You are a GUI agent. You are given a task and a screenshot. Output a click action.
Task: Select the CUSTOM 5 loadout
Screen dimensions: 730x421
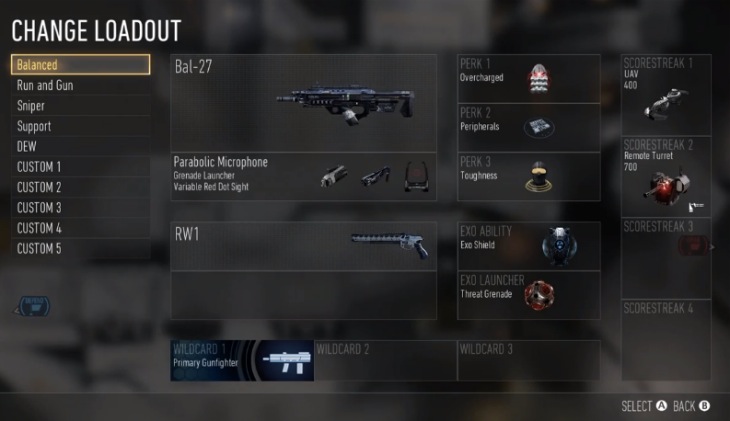(81, 249)
